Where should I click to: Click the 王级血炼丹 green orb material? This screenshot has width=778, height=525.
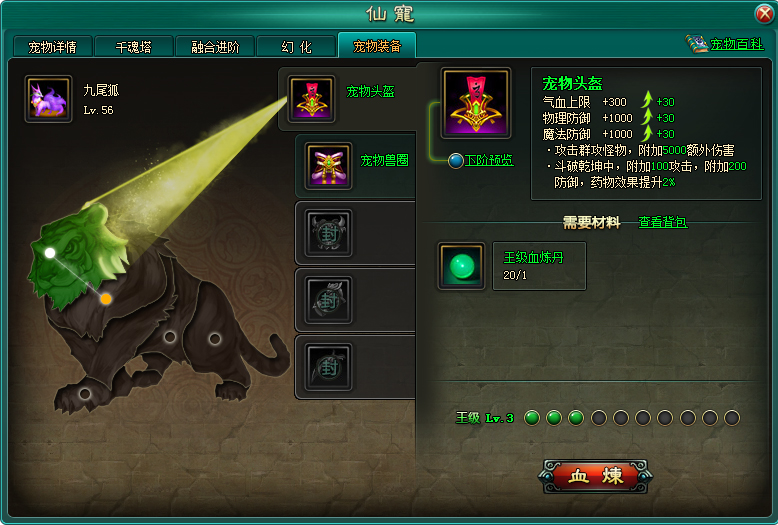pyautogui.click(x=461, y=267)
